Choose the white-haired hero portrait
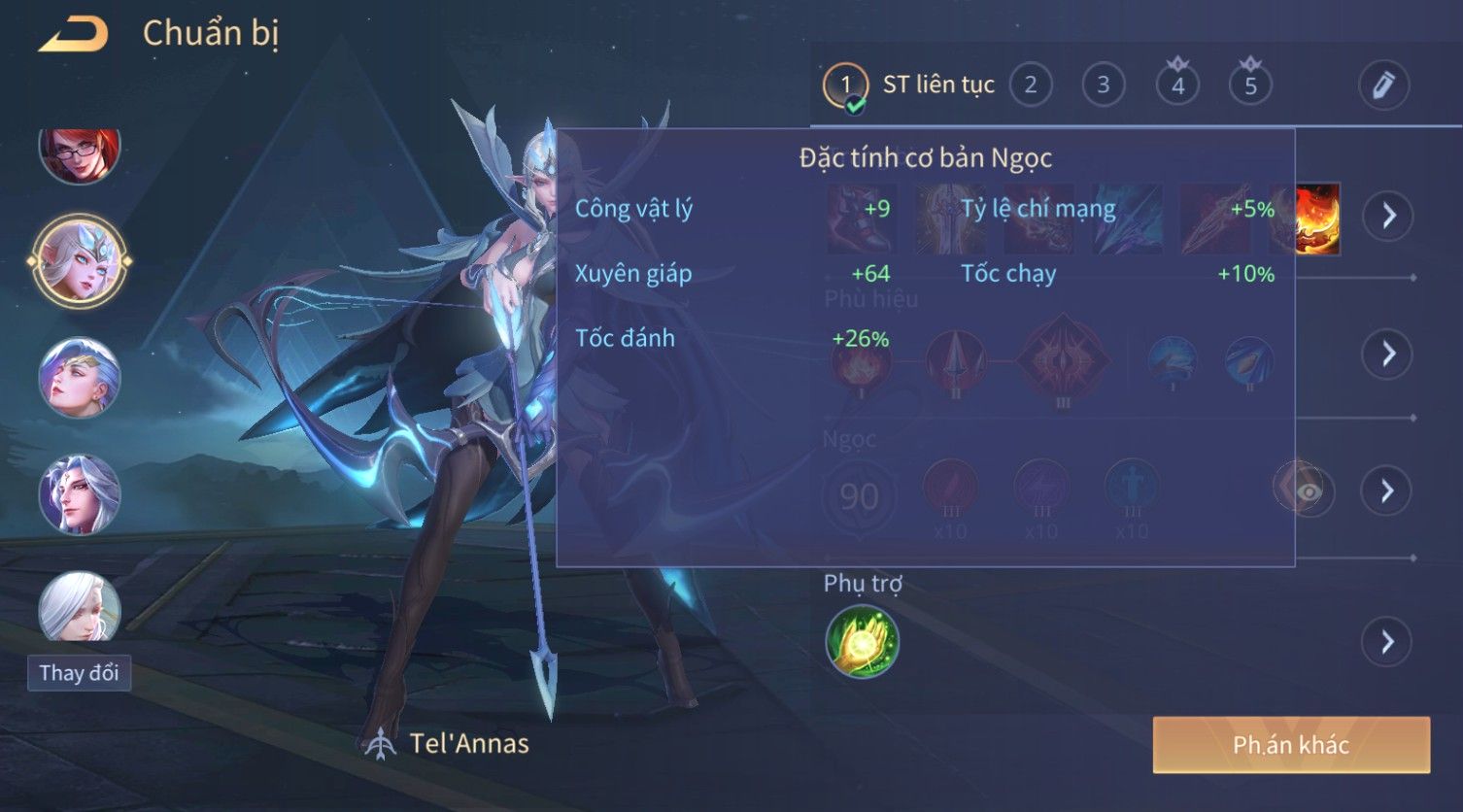Image resolution: width=1463 pixels, height=812 pixels. click(x=80, y=607)
